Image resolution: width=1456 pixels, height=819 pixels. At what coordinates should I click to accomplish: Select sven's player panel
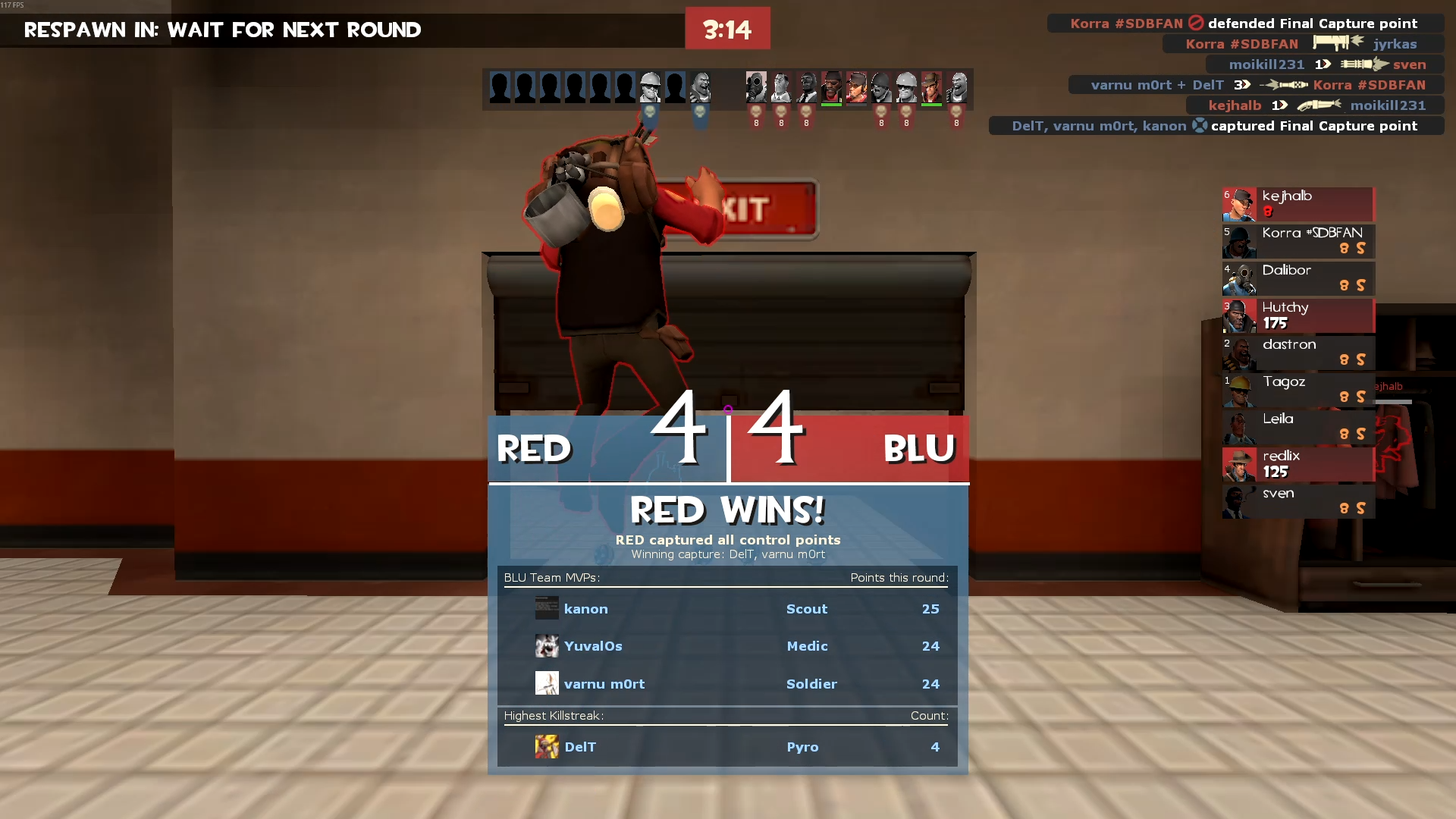(1298, 501)
